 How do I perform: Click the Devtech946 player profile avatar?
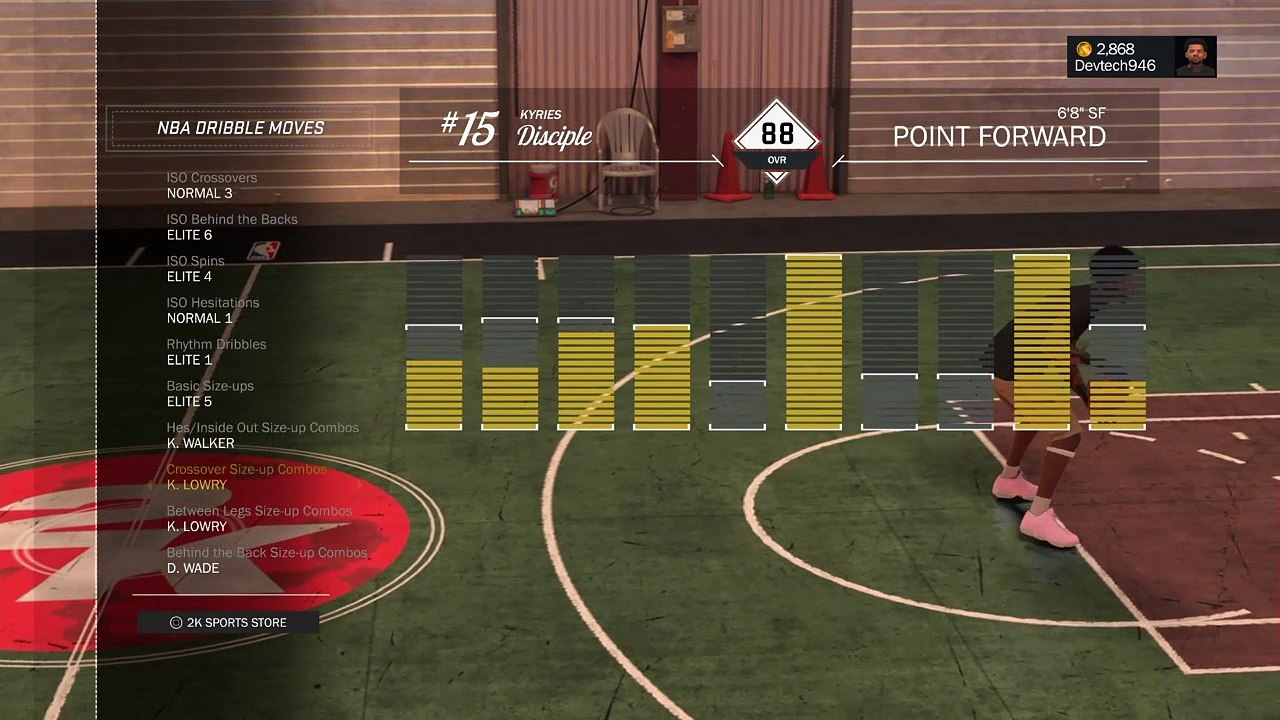point(1195,57)
